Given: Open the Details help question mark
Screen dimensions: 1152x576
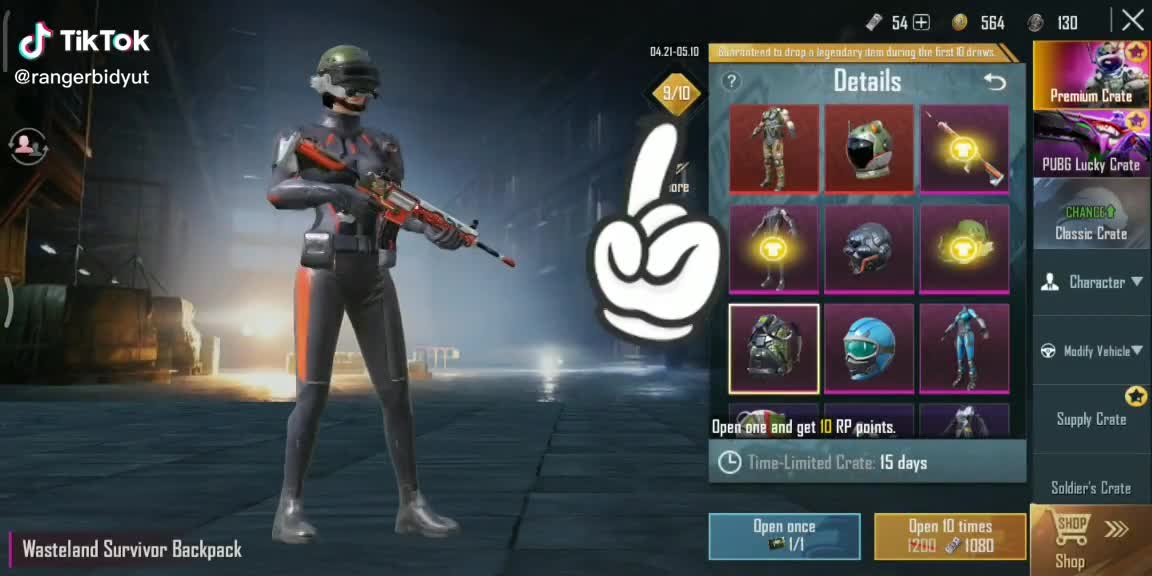Looking at the screenshot, I should tap(732, 82).
